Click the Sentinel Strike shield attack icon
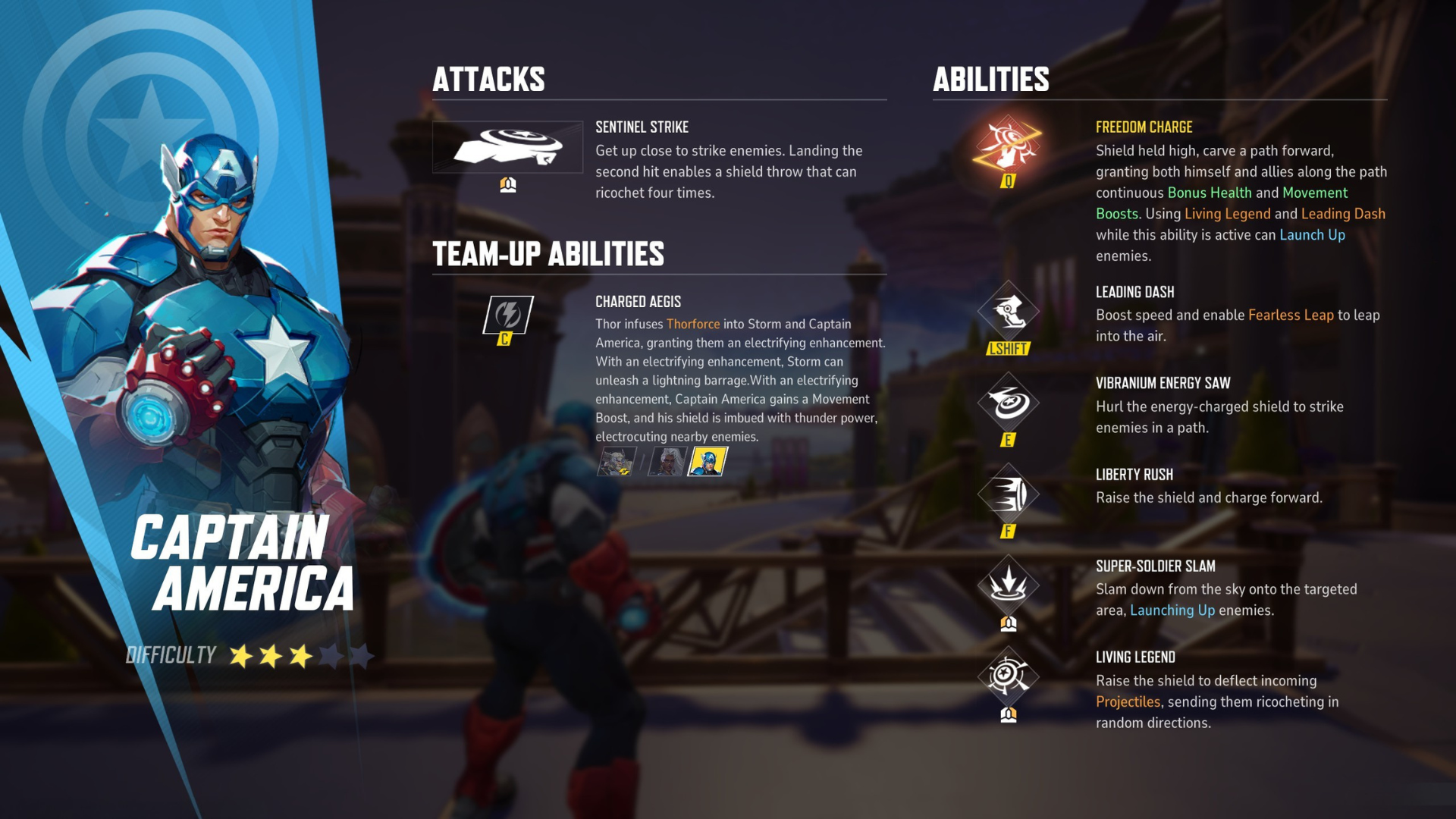Viewport: 1456px width, 819px height. pyautogui.click(x=510, y=148)
